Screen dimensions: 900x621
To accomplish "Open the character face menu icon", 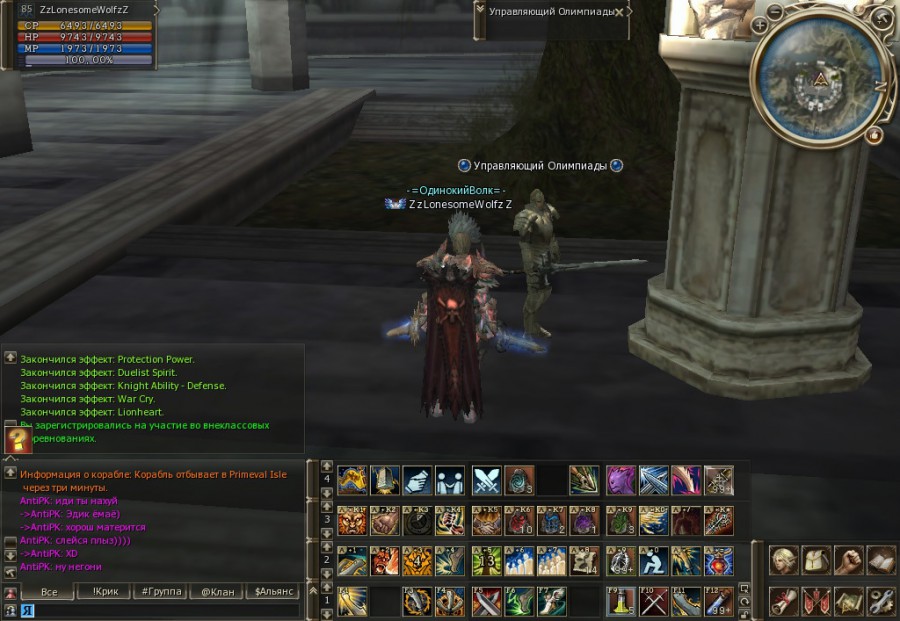I will pos(784,560).
